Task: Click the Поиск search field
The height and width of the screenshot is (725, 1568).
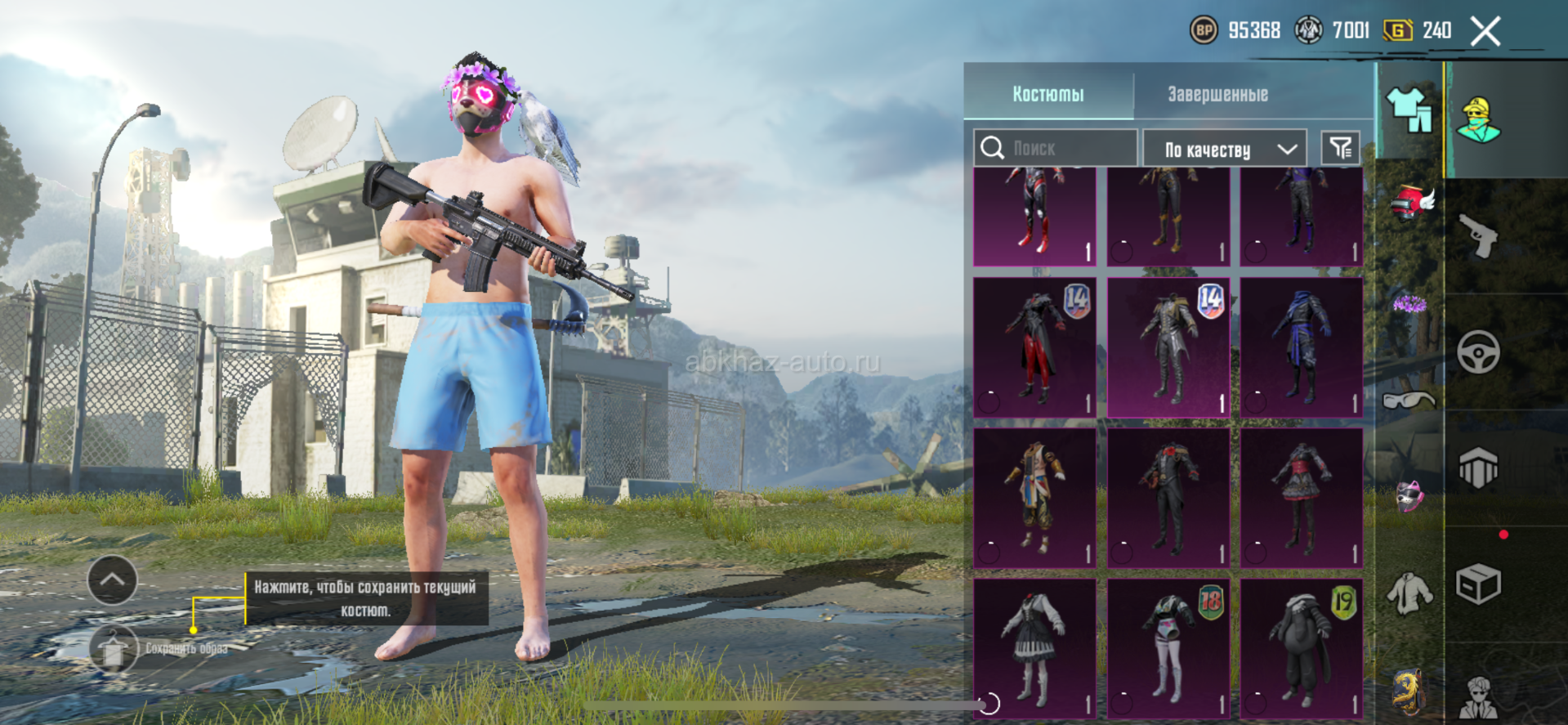Action: 1056,148
